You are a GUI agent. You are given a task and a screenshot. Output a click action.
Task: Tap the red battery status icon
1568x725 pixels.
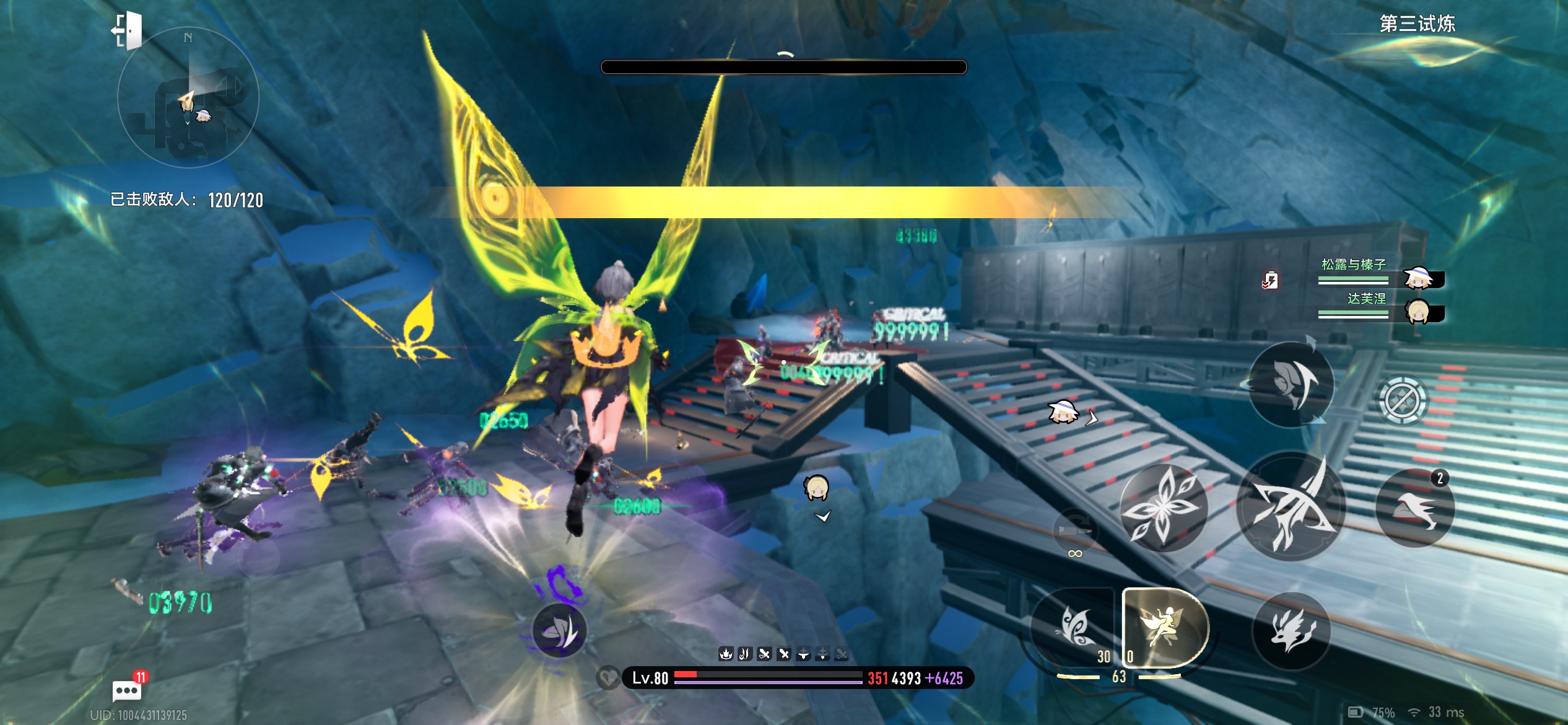click(x=1270, y=280)
